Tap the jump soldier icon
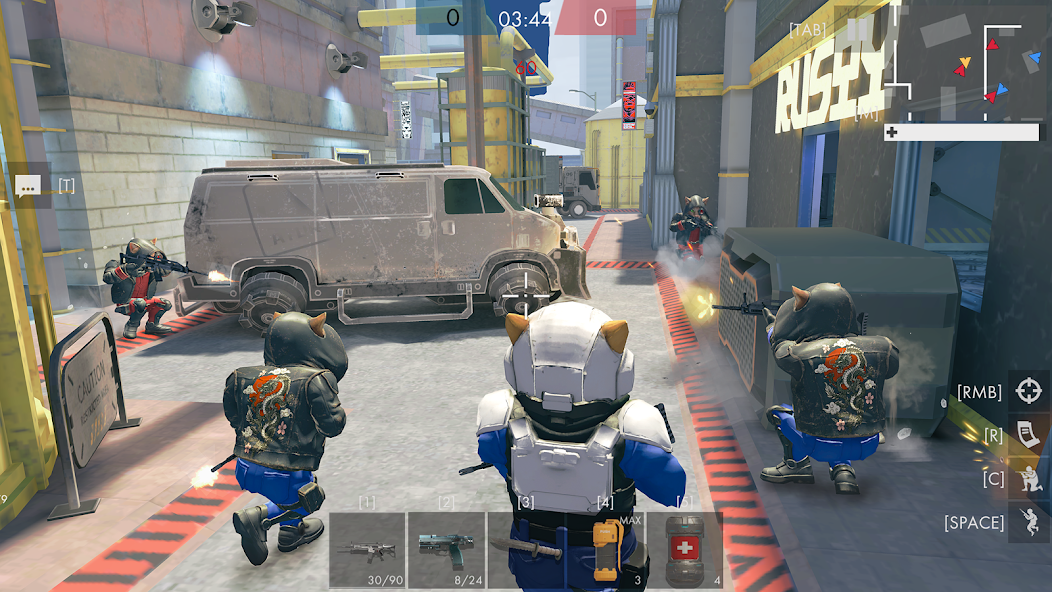This screenshot has height=592, width=1052. (1028, 522)
